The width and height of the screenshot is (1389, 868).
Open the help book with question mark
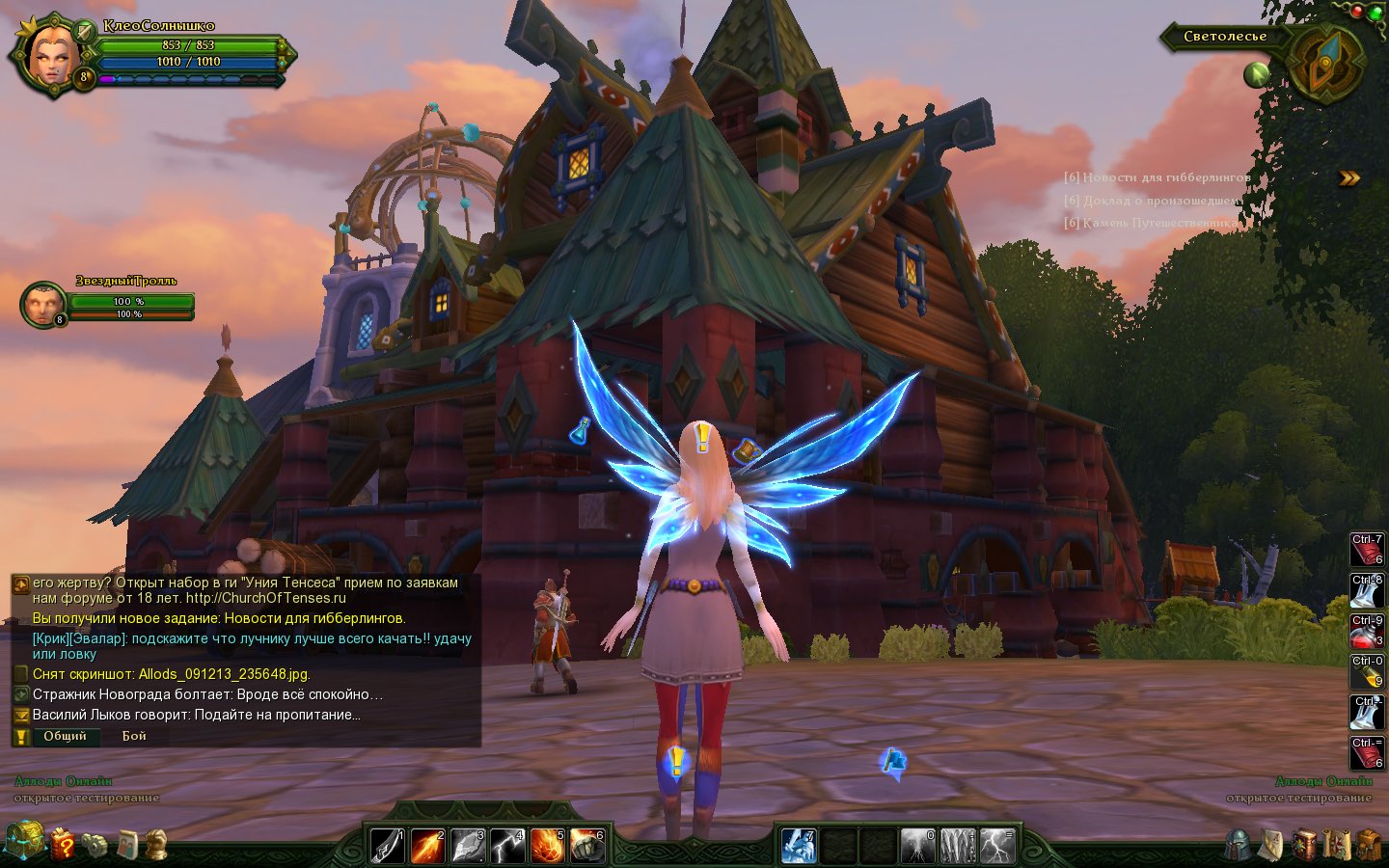(63, 844)
